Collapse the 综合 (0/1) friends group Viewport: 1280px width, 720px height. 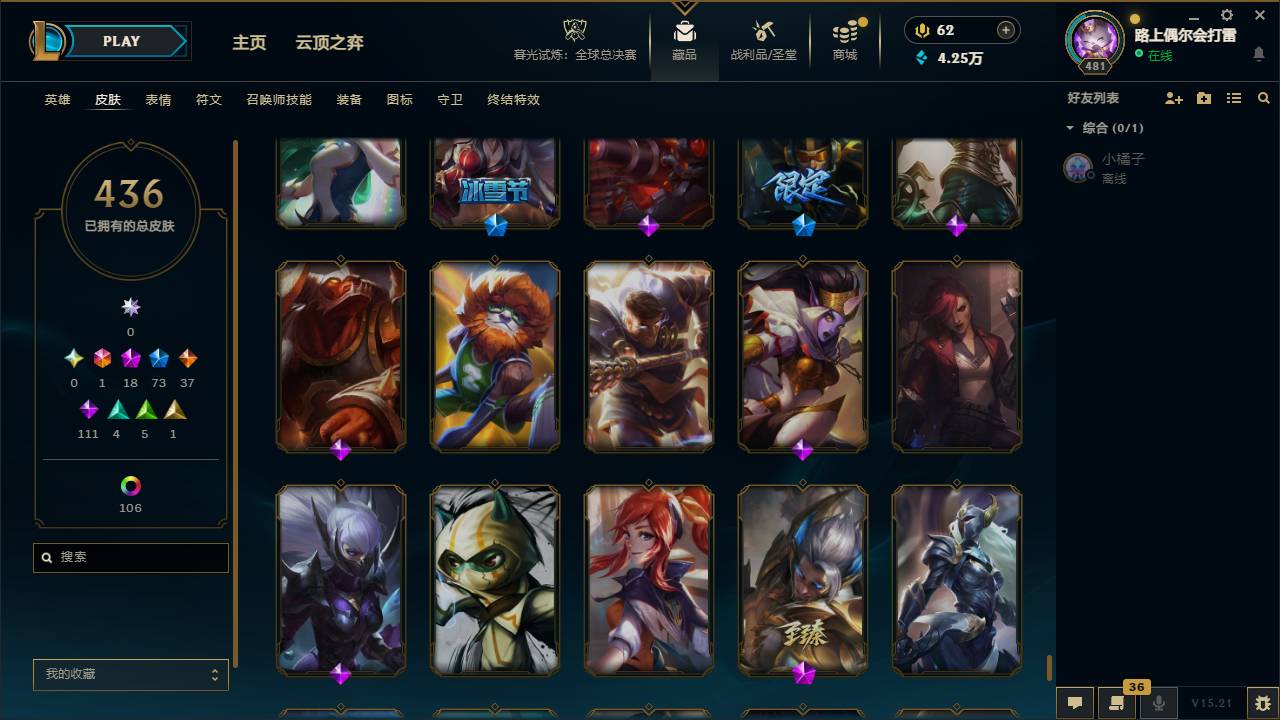coord(1070,128)
